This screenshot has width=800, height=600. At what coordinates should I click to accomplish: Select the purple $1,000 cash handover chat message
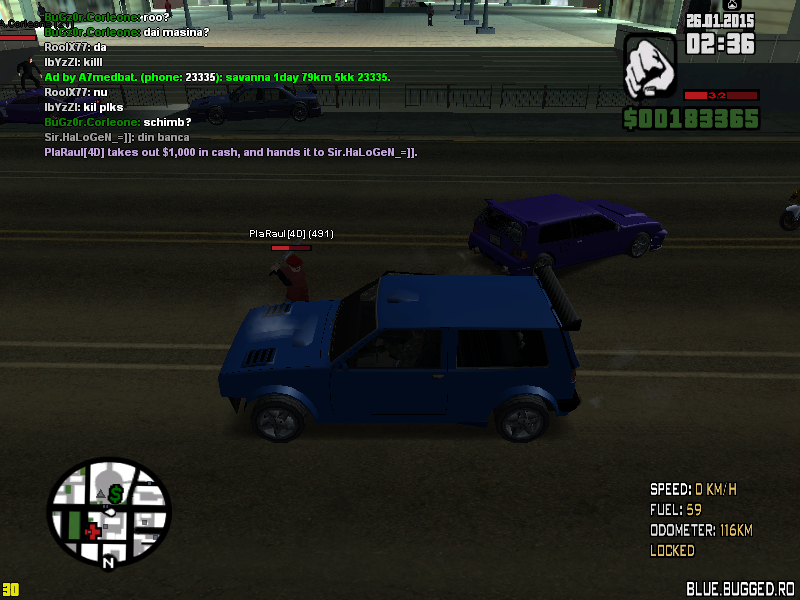coord(231,152)
